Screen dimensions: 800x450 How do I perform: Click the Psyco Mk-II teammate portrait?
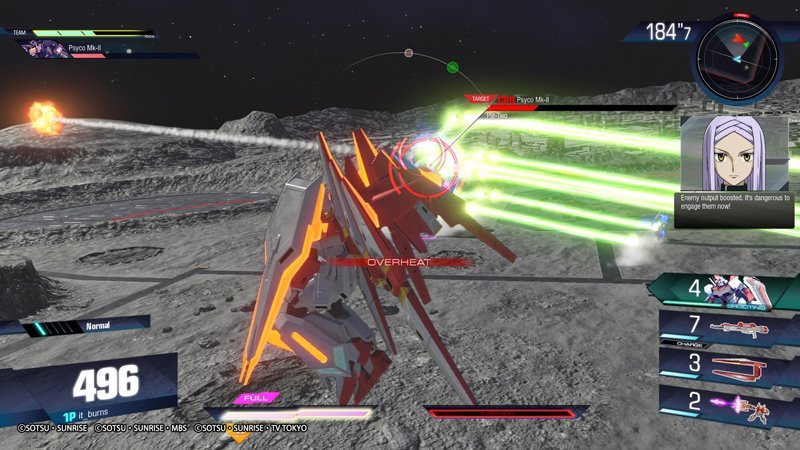pyautogui.click(x=46, y=47)
